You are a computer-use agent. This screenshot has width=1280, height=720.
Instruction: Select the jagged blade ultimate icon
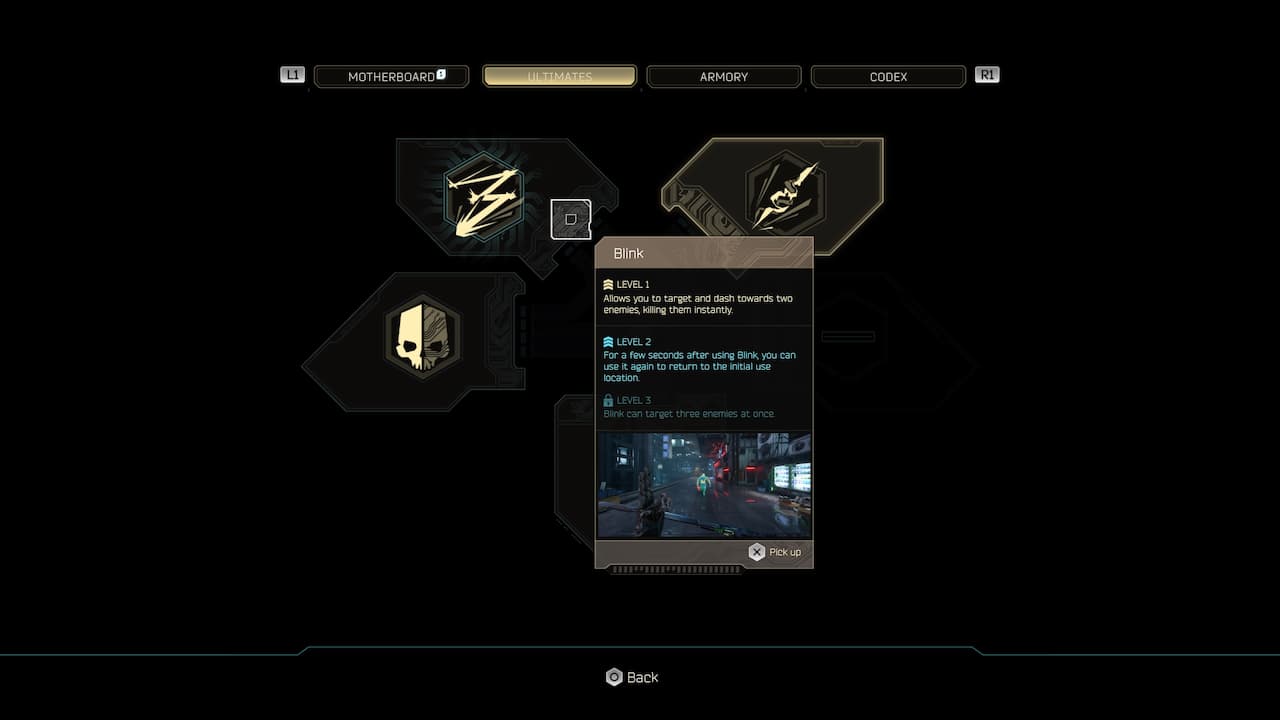[784, 194]
